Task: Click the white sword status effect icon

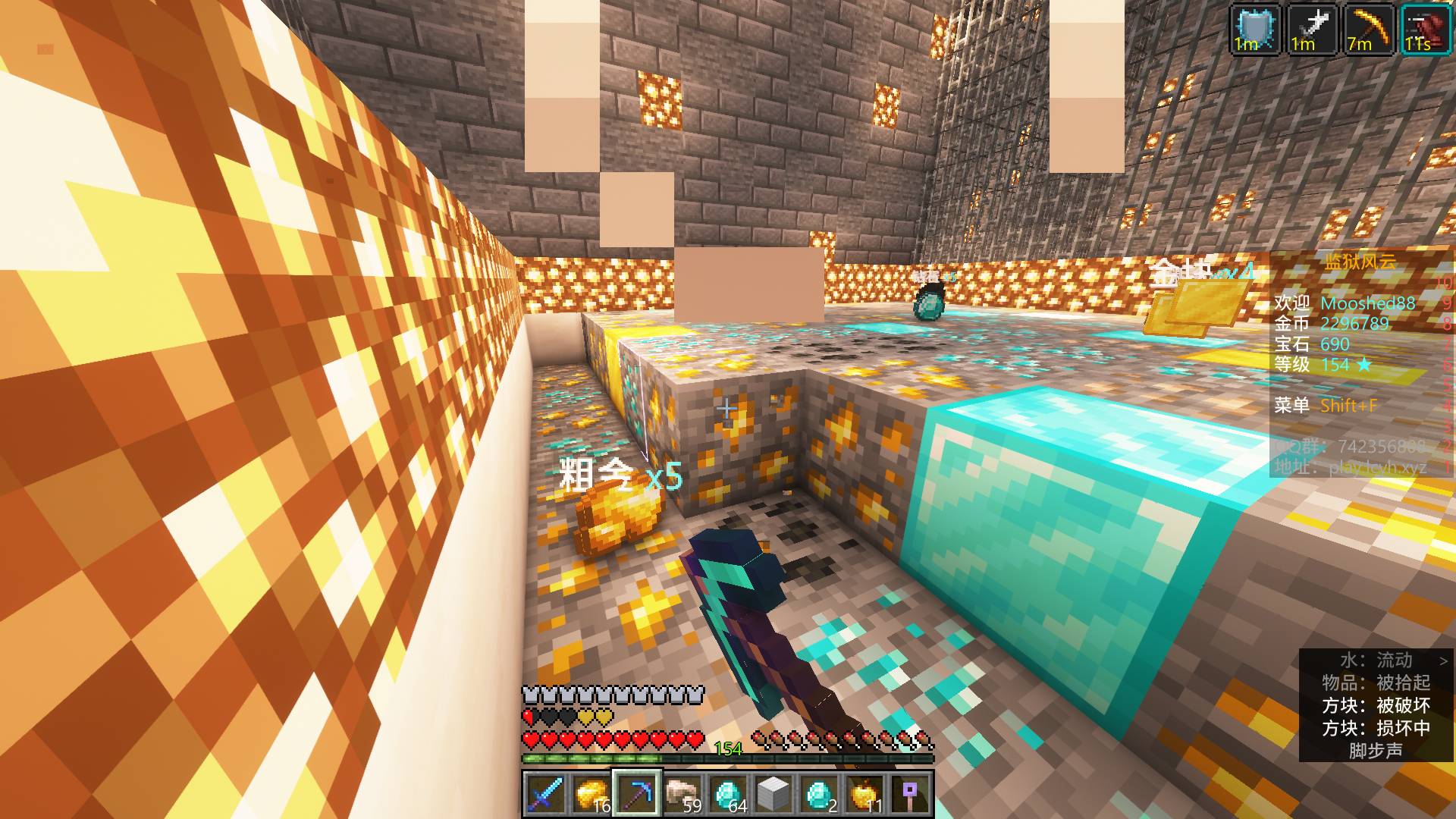Action: (x=1311, y=30)
